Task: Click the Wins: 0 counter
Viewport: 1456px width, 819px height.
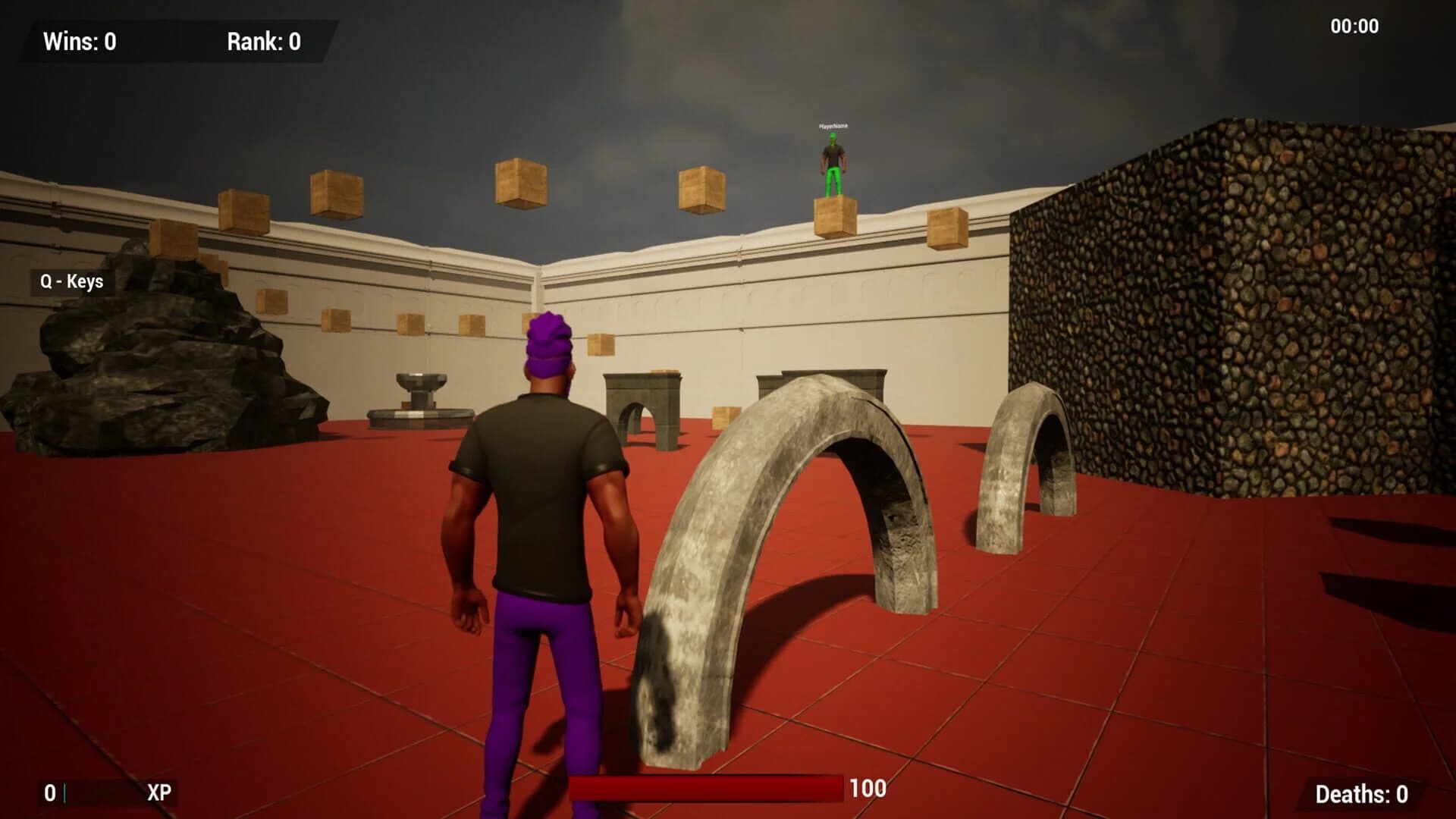Action: (x=80, y=42)
